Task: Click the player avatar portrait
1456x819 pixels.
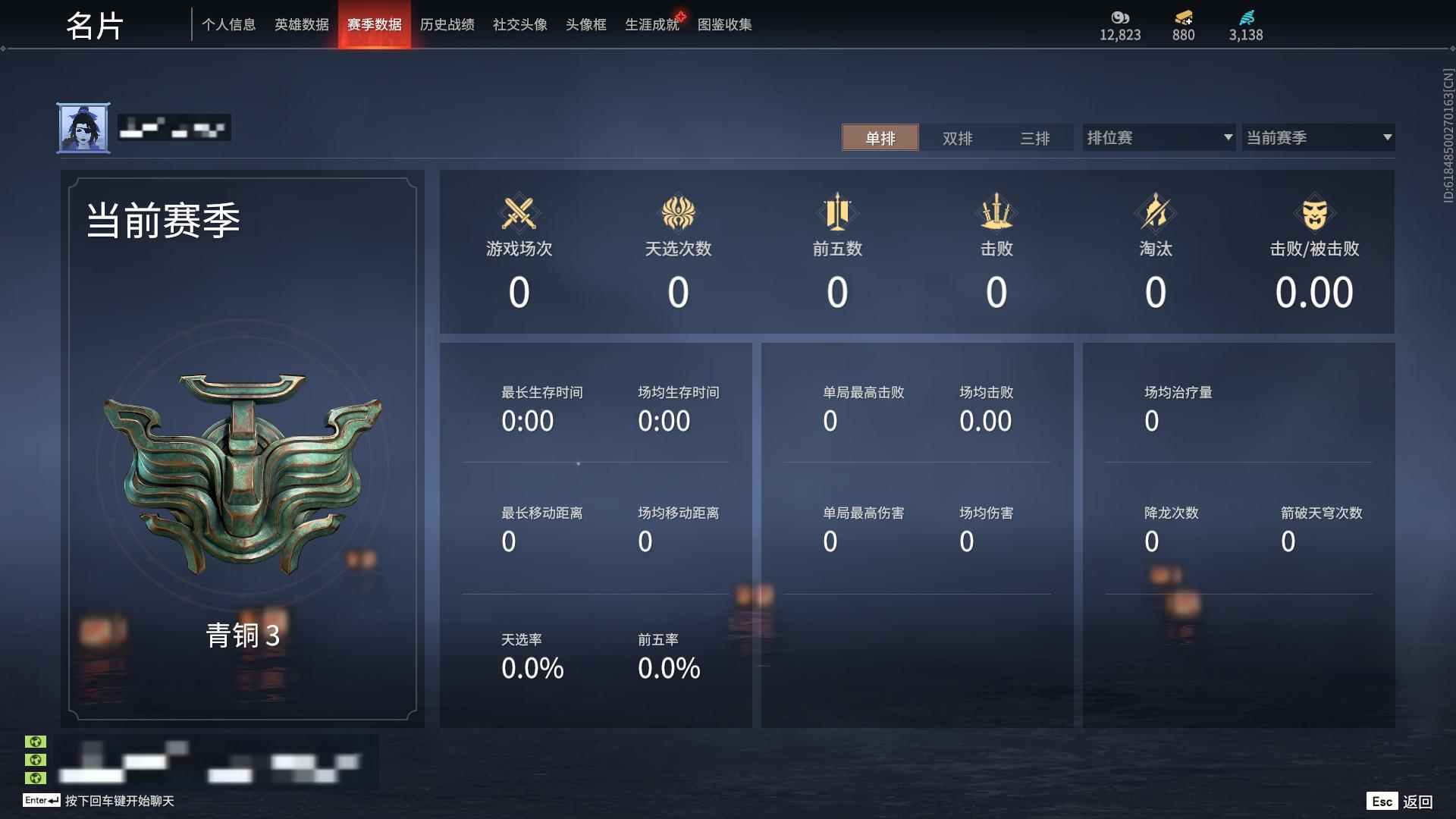Action: click(82, 127)
